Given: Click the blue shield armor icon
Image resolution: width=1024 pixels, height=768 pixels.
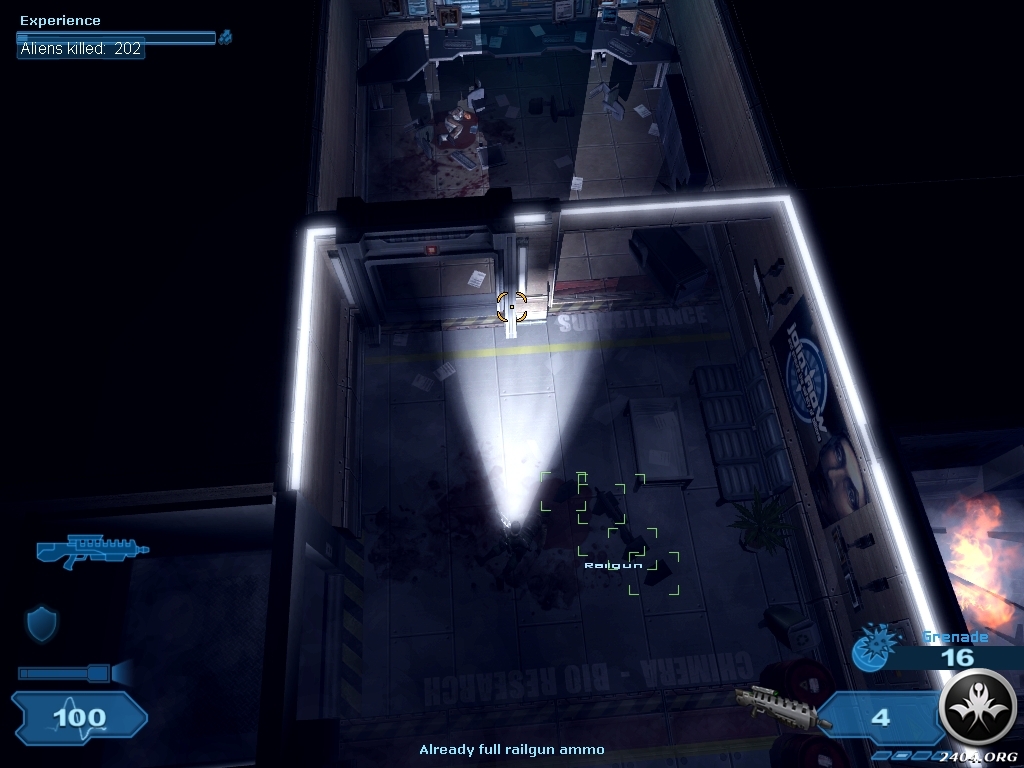Looking at the screenshot, I should click(41, 624).
